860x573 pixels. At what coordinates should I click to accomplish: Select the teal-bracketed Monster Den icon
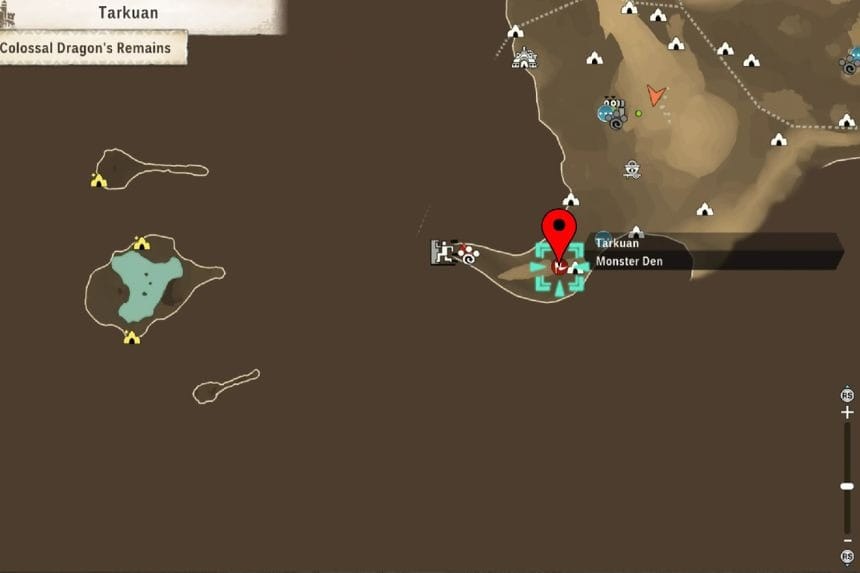[x=559, y=267]
